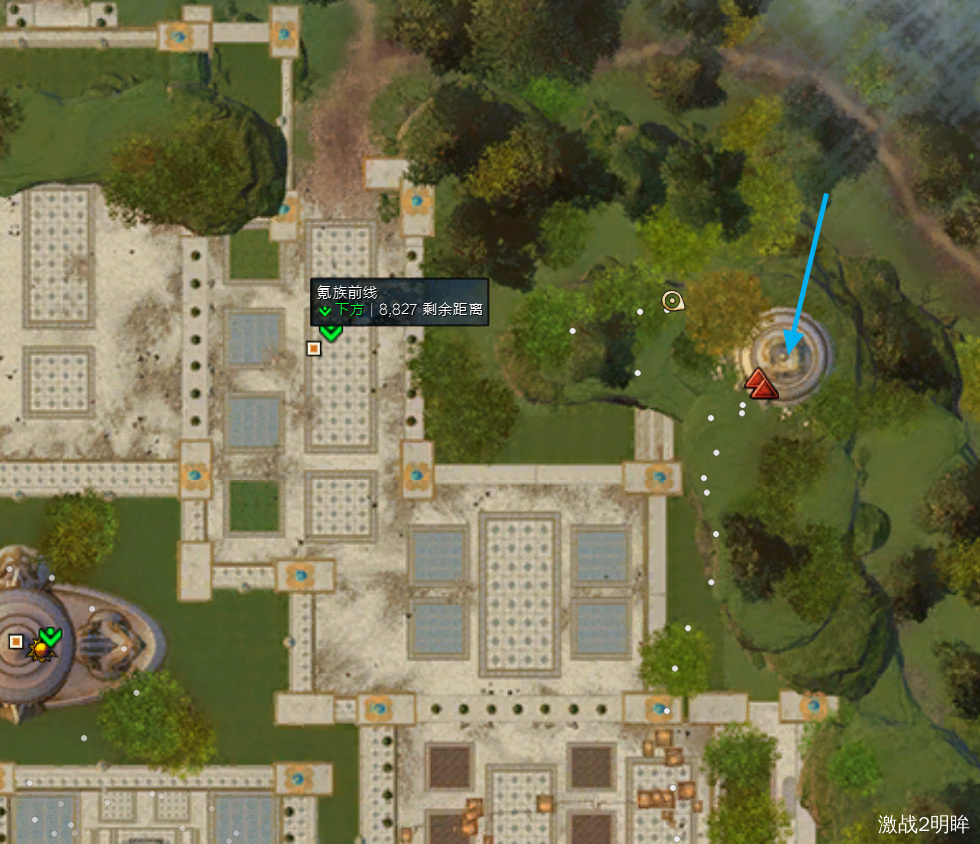Select the orange square marker on the round platform

point(16,641)
